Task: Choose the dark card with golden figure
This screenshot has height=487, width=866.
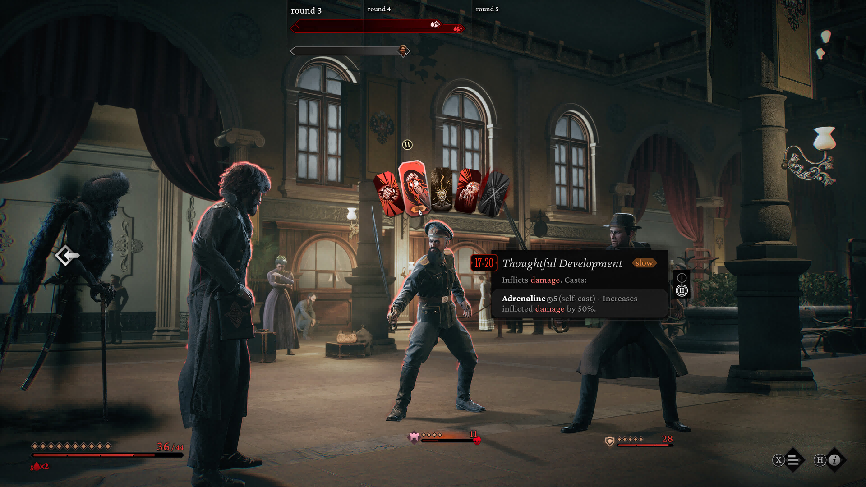Action: pos(441,190)
